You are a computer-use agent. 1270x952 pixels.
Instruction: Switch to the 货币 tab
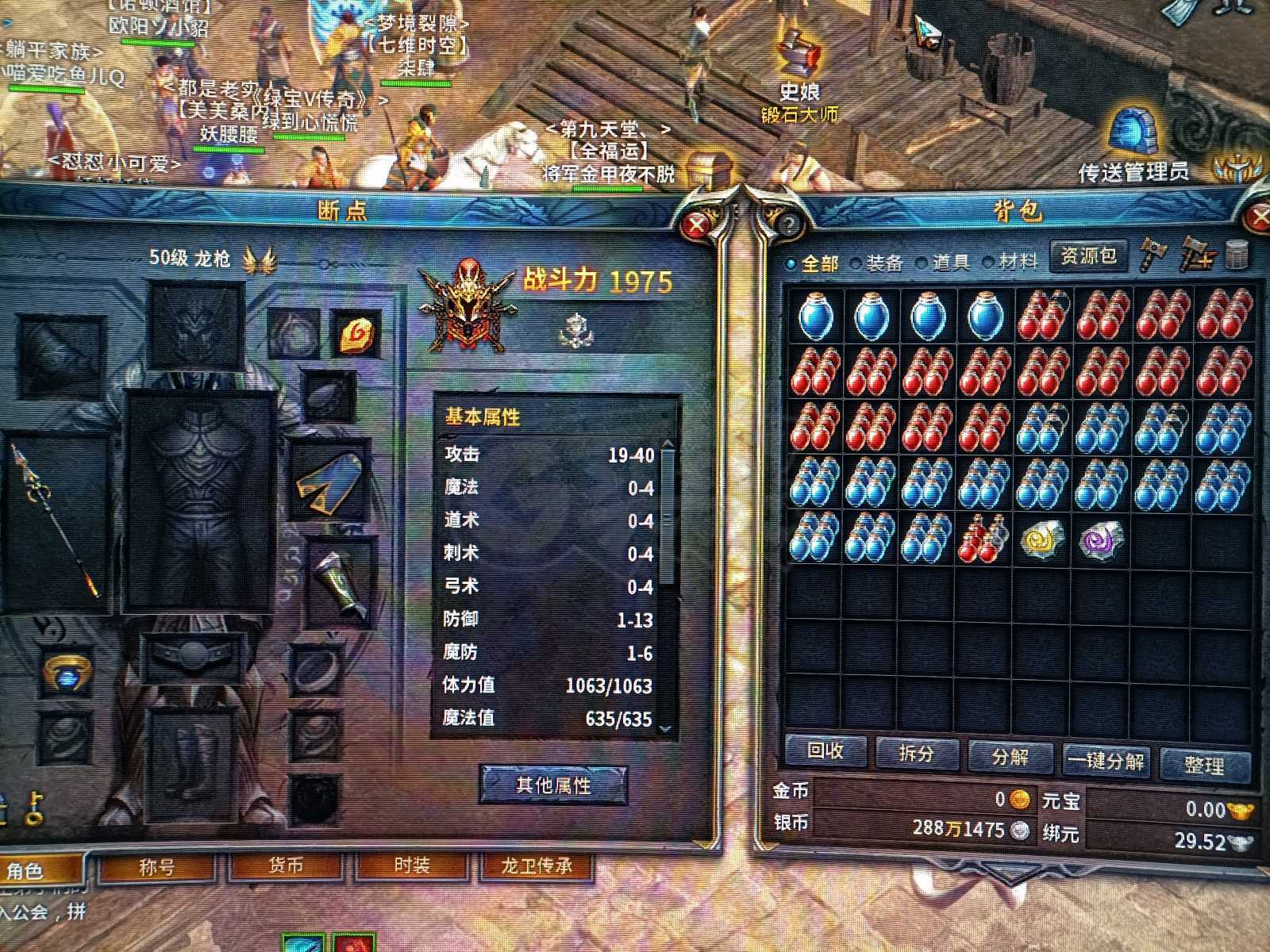pos(285,866)
